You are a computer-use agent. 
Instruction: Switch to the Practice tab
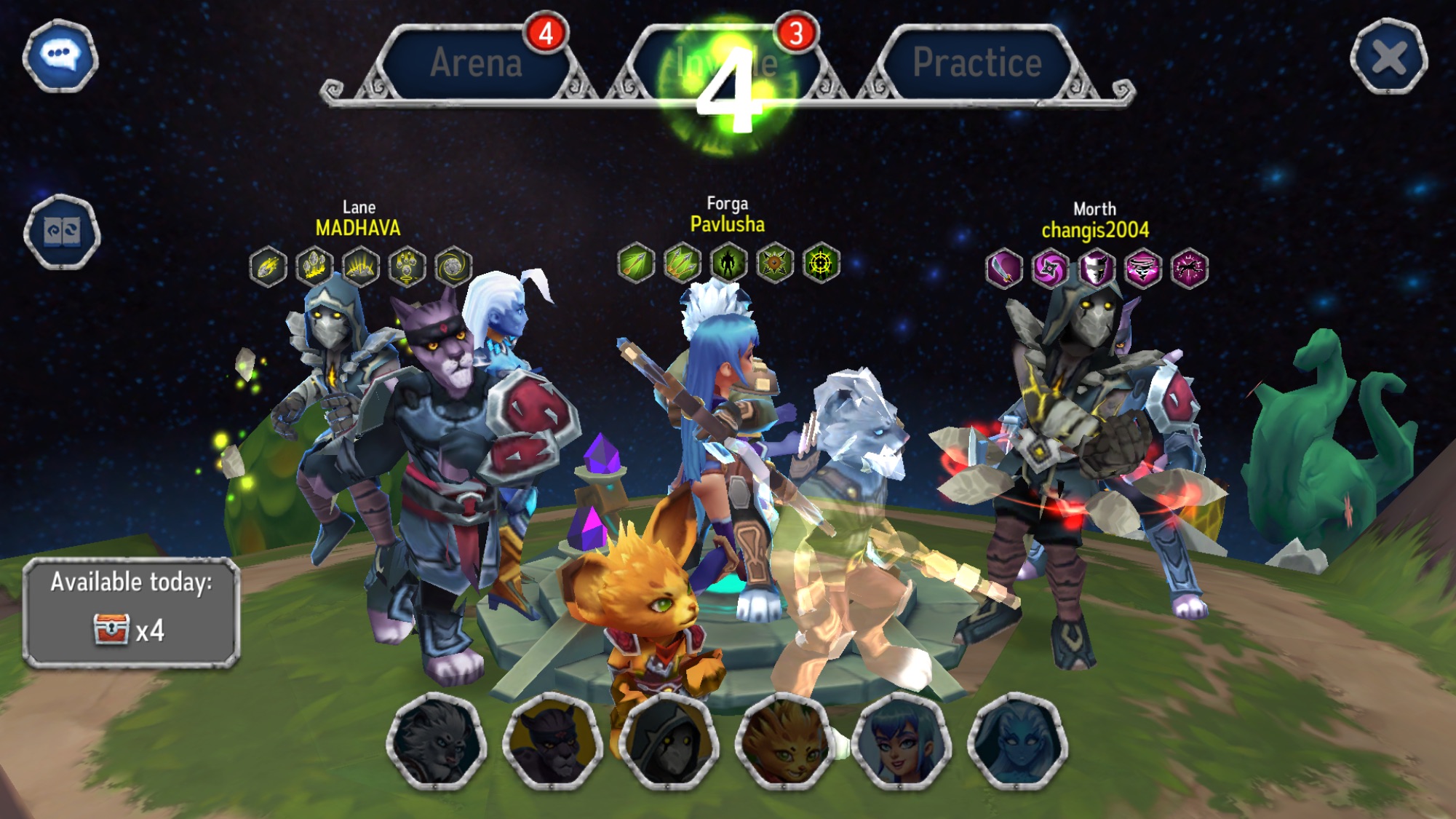976,63
